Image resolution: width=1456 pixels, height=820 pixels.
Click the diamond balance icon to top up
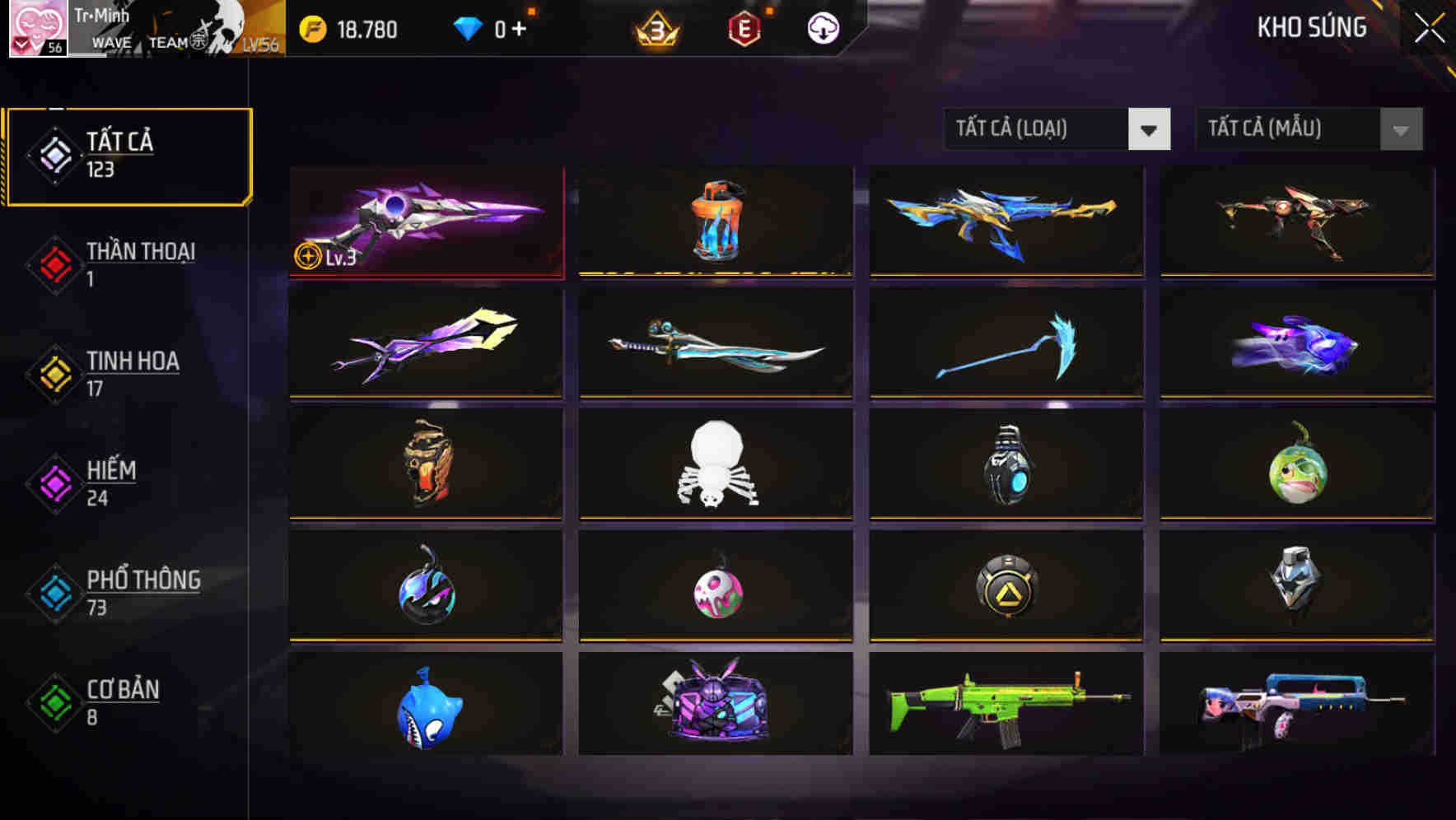[x=471, y=28]
